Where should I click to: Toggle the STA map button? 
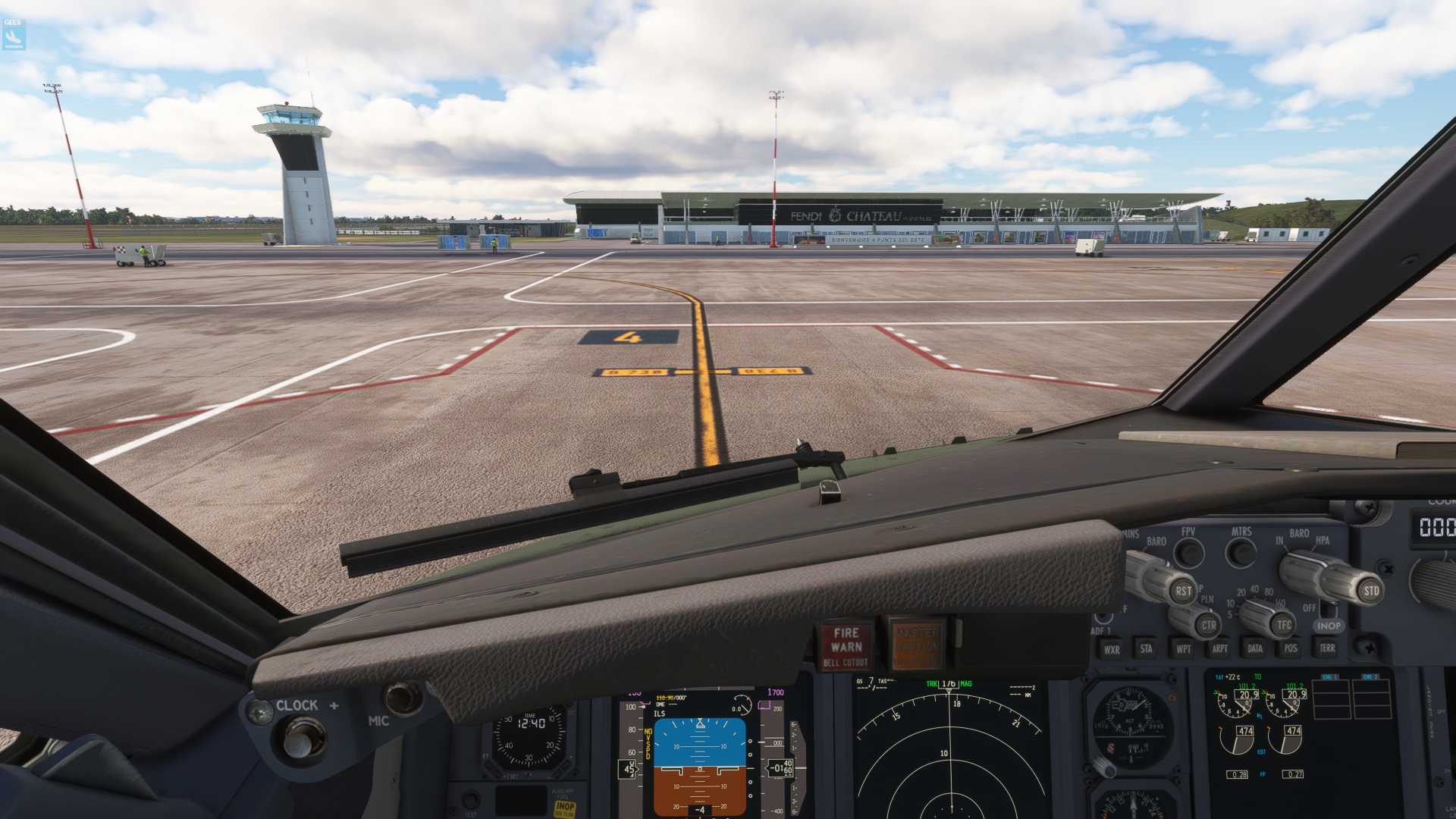1147,648
